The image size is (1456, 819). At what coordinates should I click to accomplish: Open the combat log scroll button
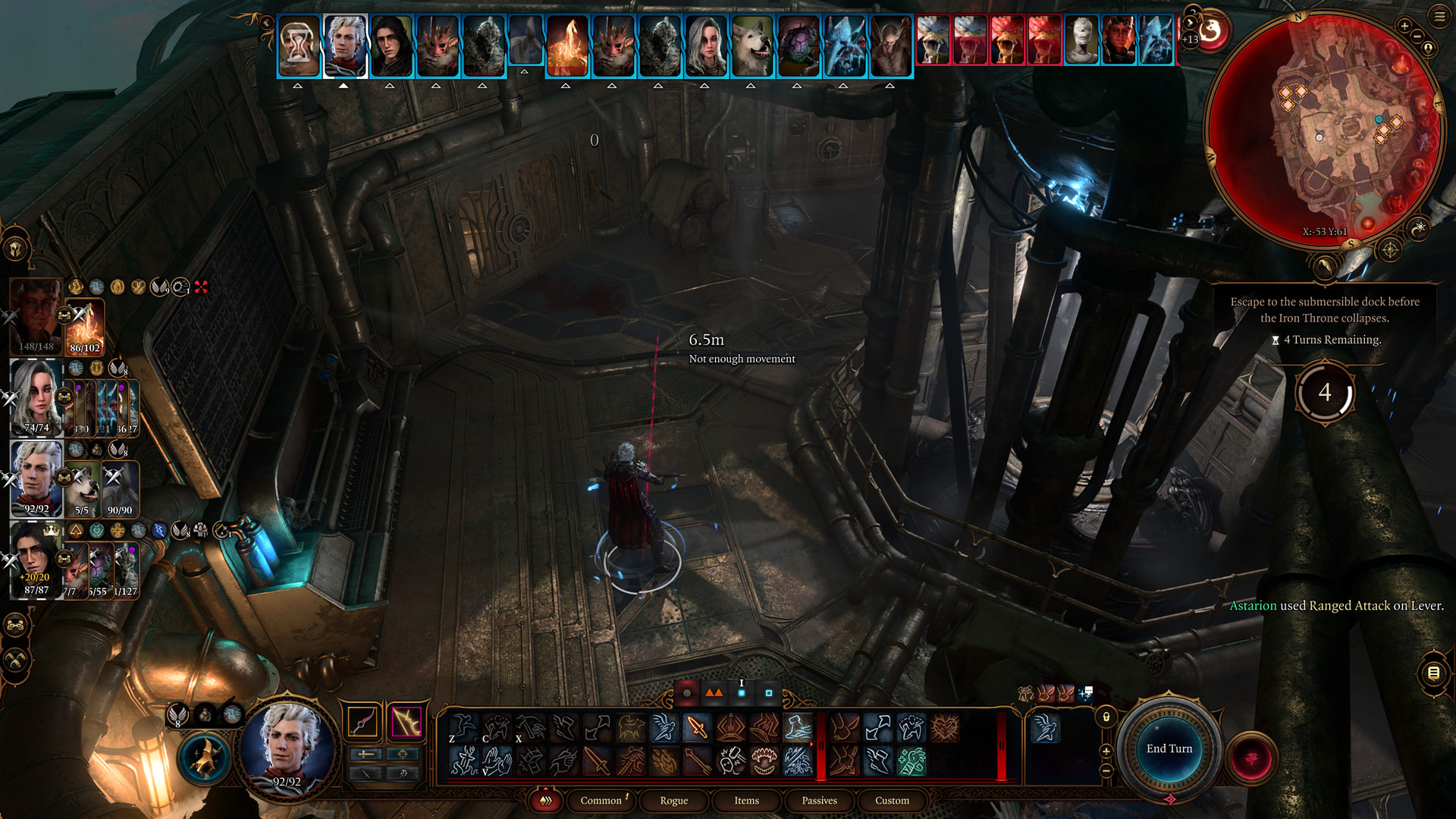pyautogui.click(x=1433, y=673)
